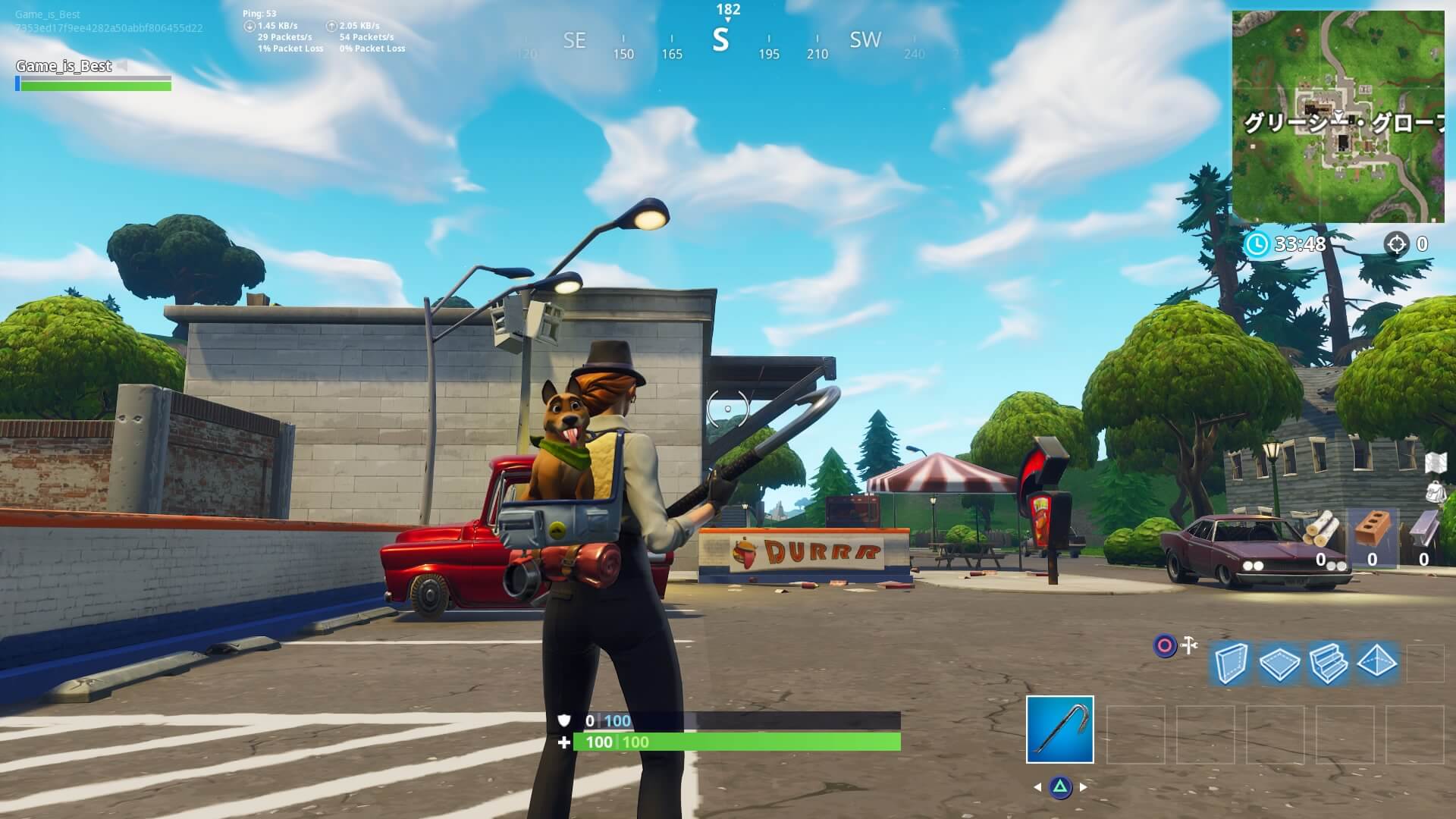
Task: Open the backpack inventory icon
Action: pyautogui.click(x=1436, y=491)
